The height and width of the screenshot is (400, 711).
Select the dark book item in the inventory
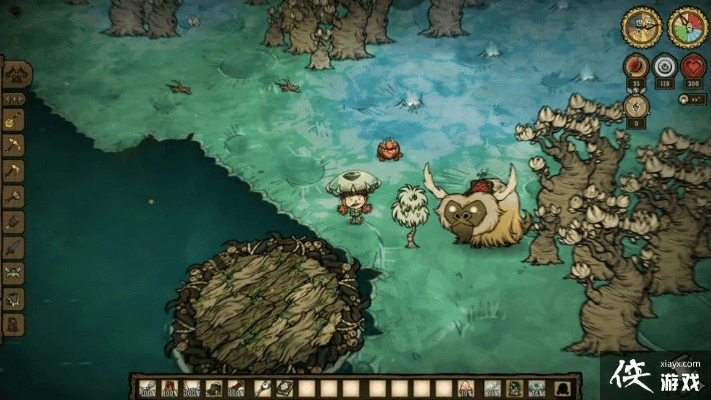click(x=283, y=388)
